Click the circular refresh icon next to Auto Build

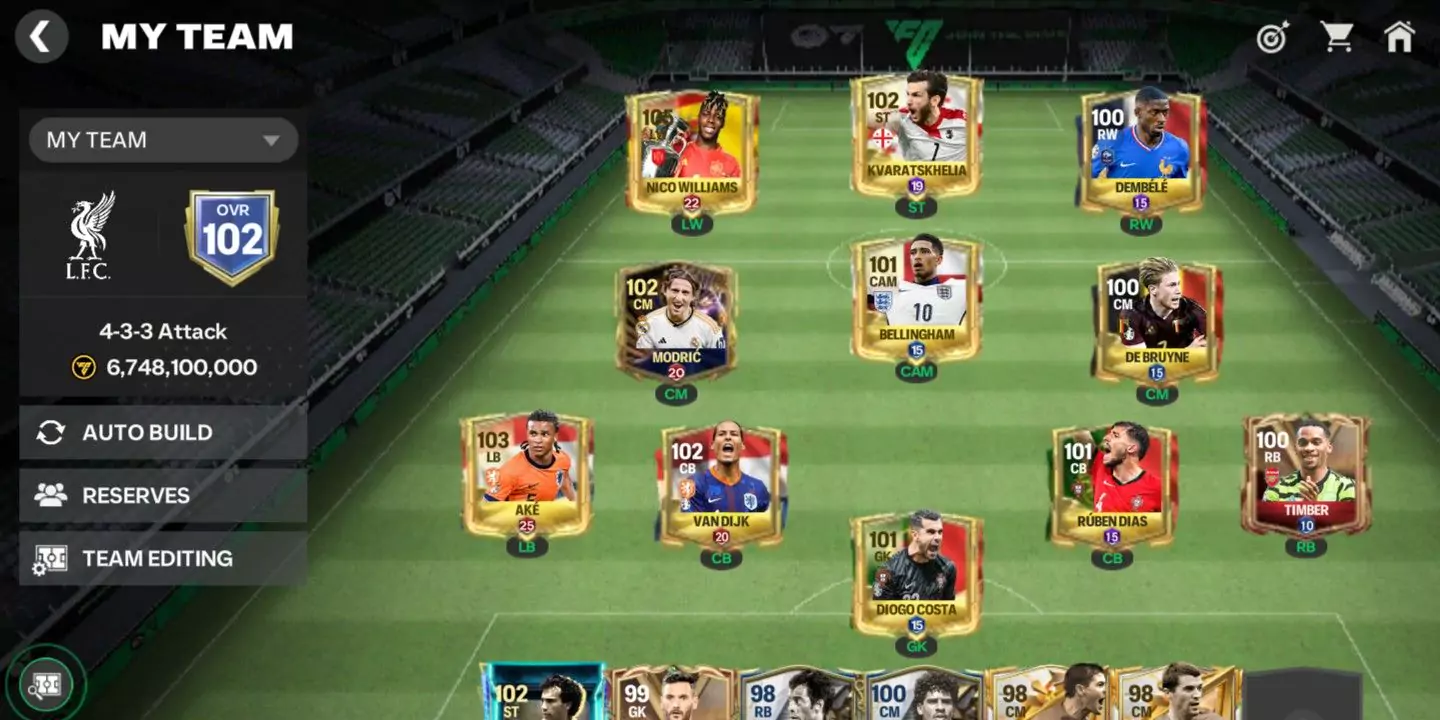click(48, 432)
